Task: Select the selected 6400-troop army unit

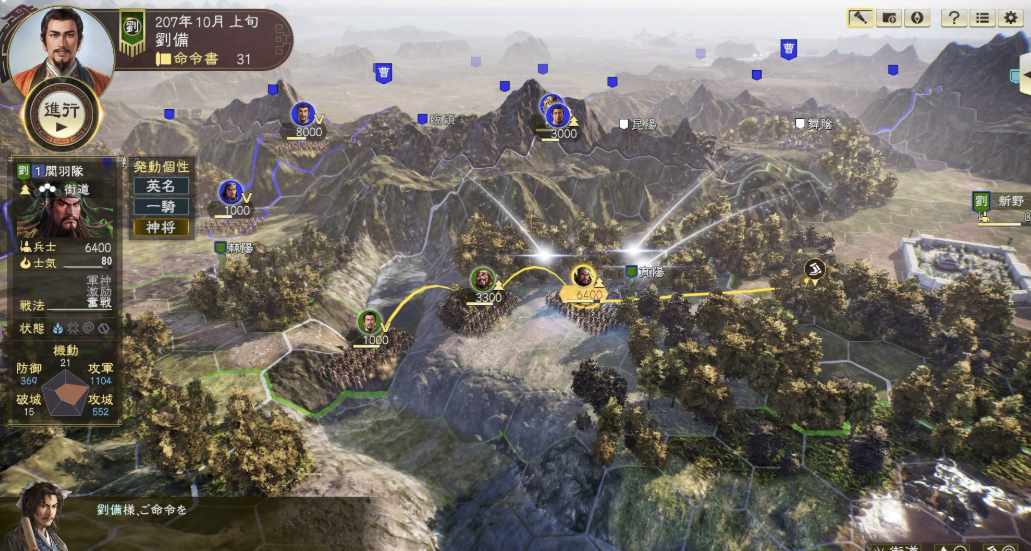Action: pyautogui.click(x=584, y=279)
